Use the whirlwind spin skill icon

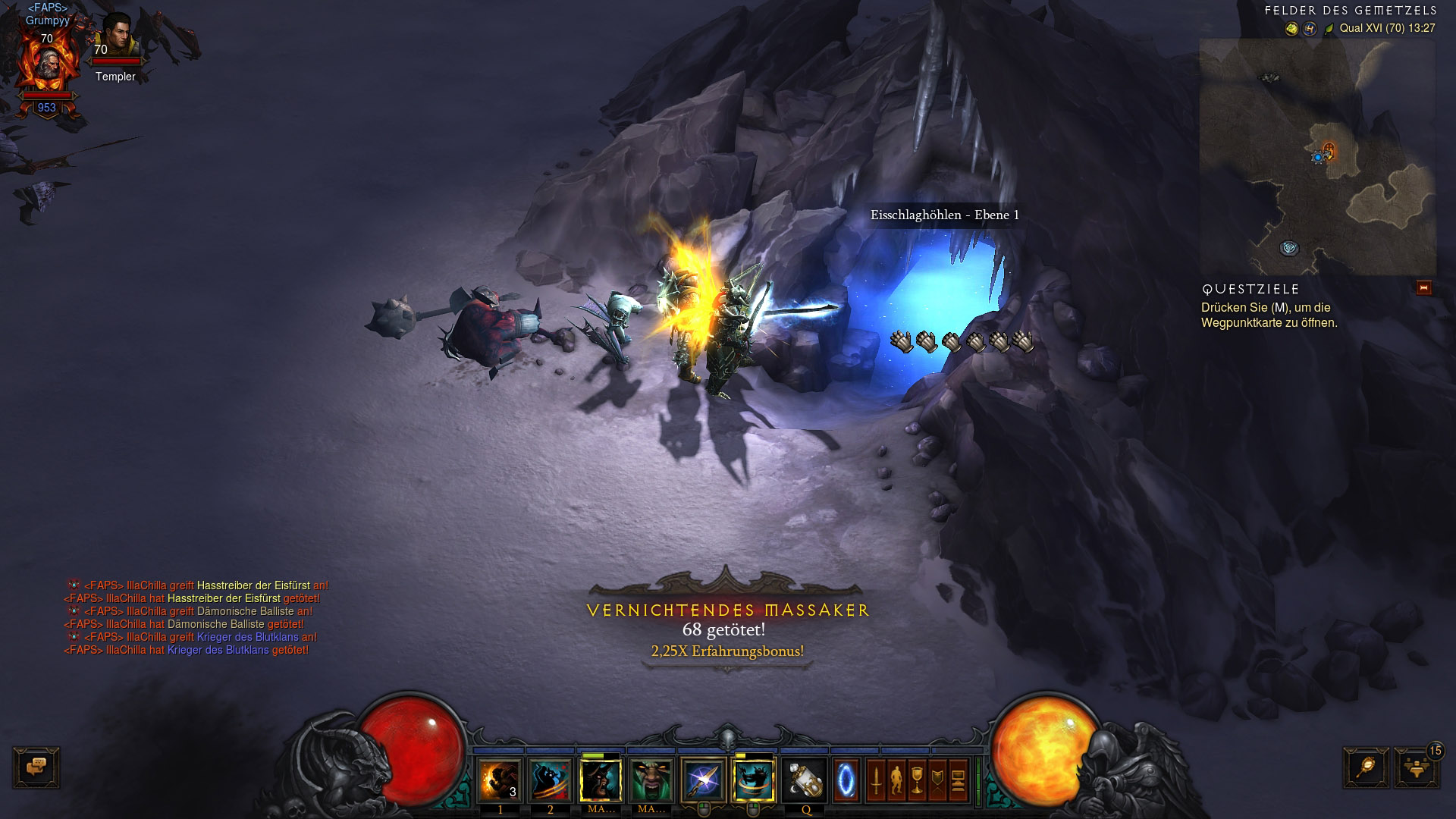pyautogui.click(x=753, y=780)
